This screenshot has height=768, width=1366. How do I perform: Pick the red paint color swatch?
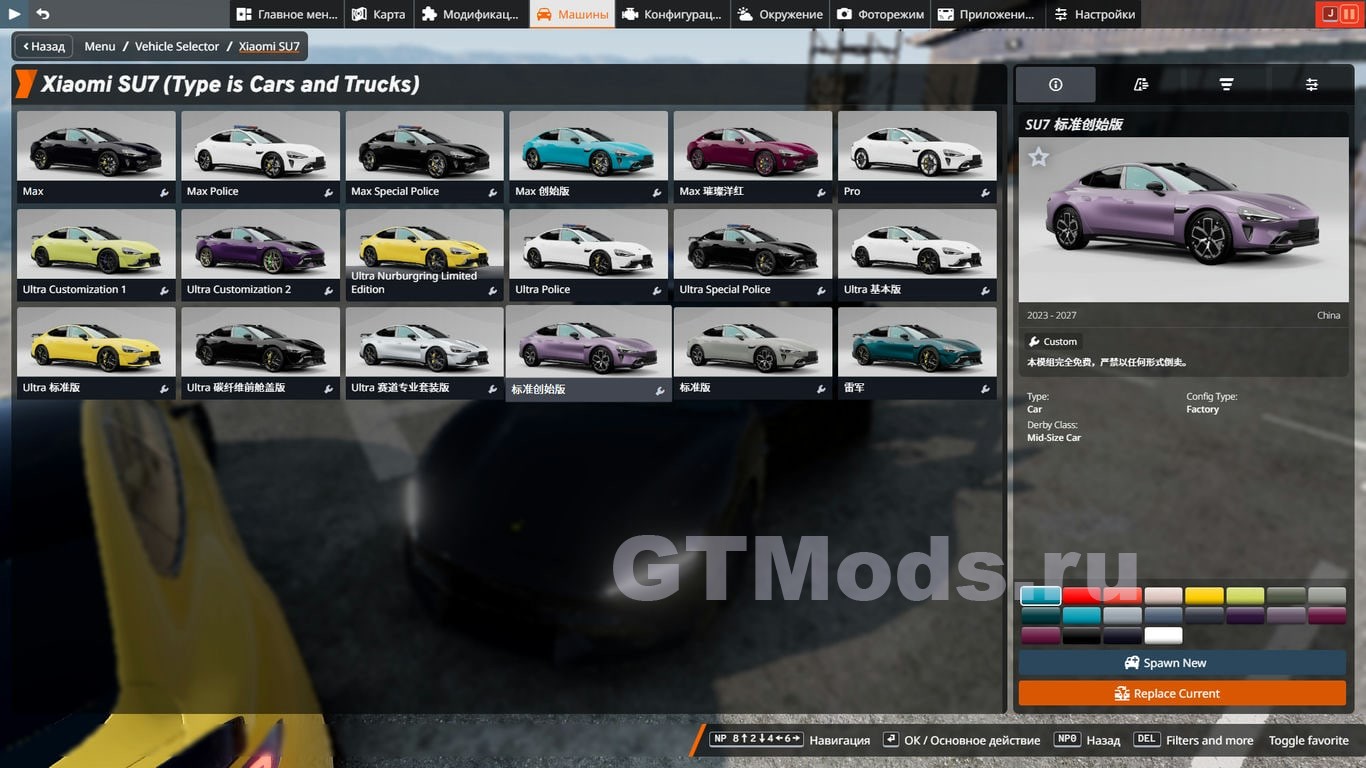pos(1081,596)
